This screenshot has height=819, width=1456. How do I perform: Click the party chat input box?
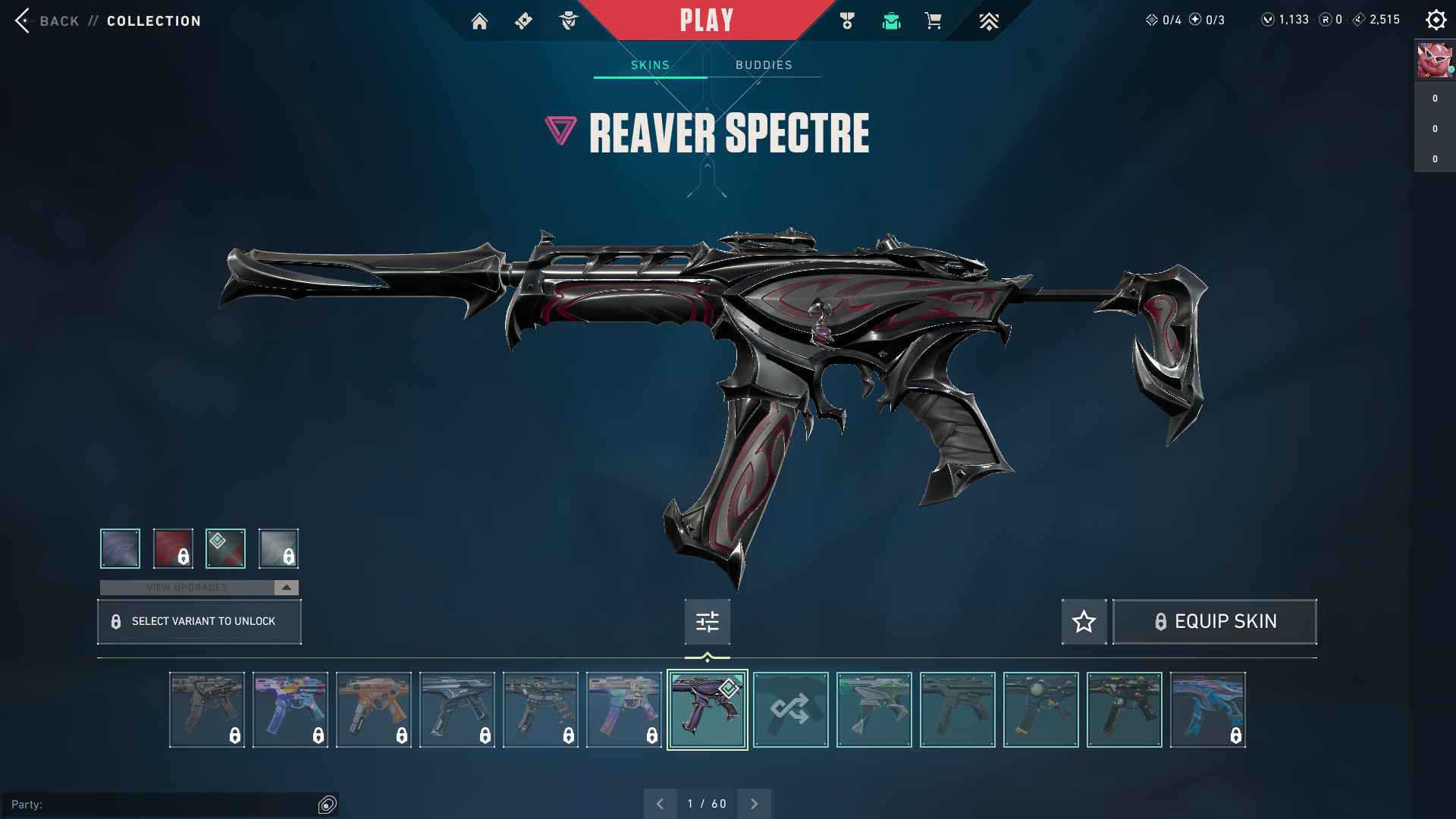tap(163, 804)
